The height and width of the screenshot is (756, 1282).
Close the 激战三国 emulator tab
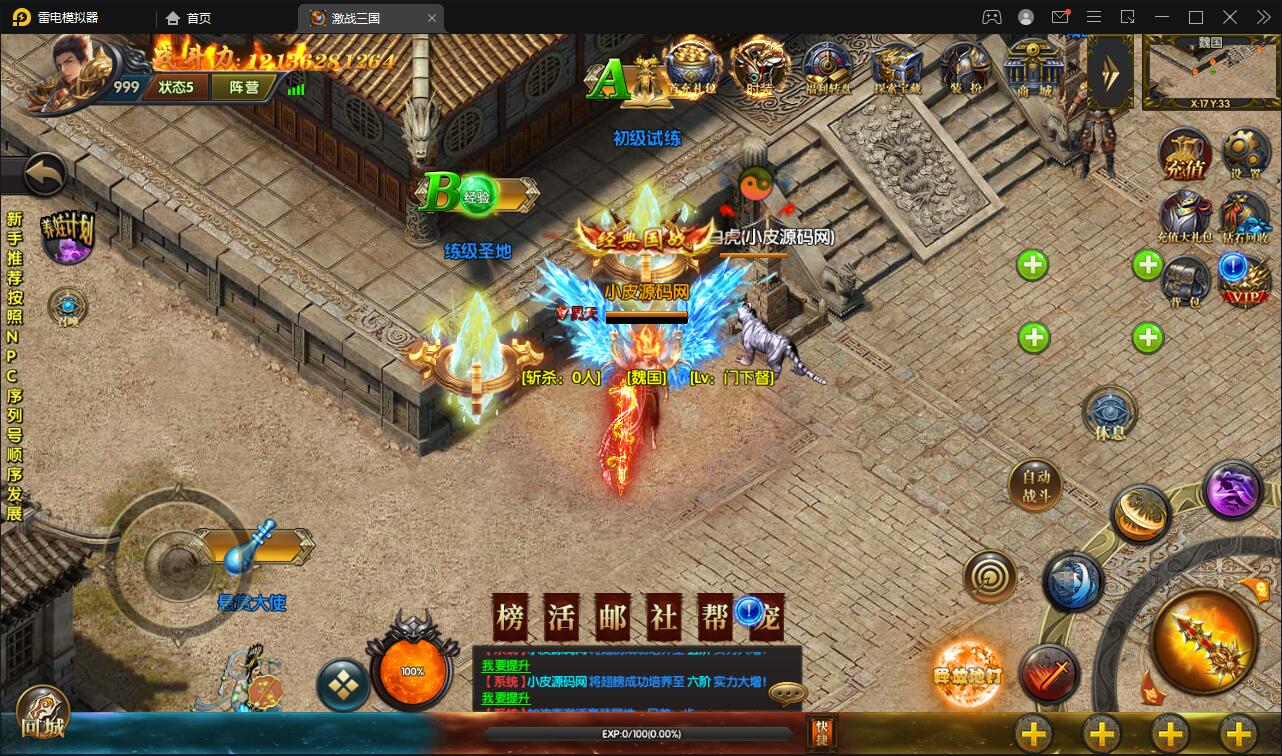point(432,18)
